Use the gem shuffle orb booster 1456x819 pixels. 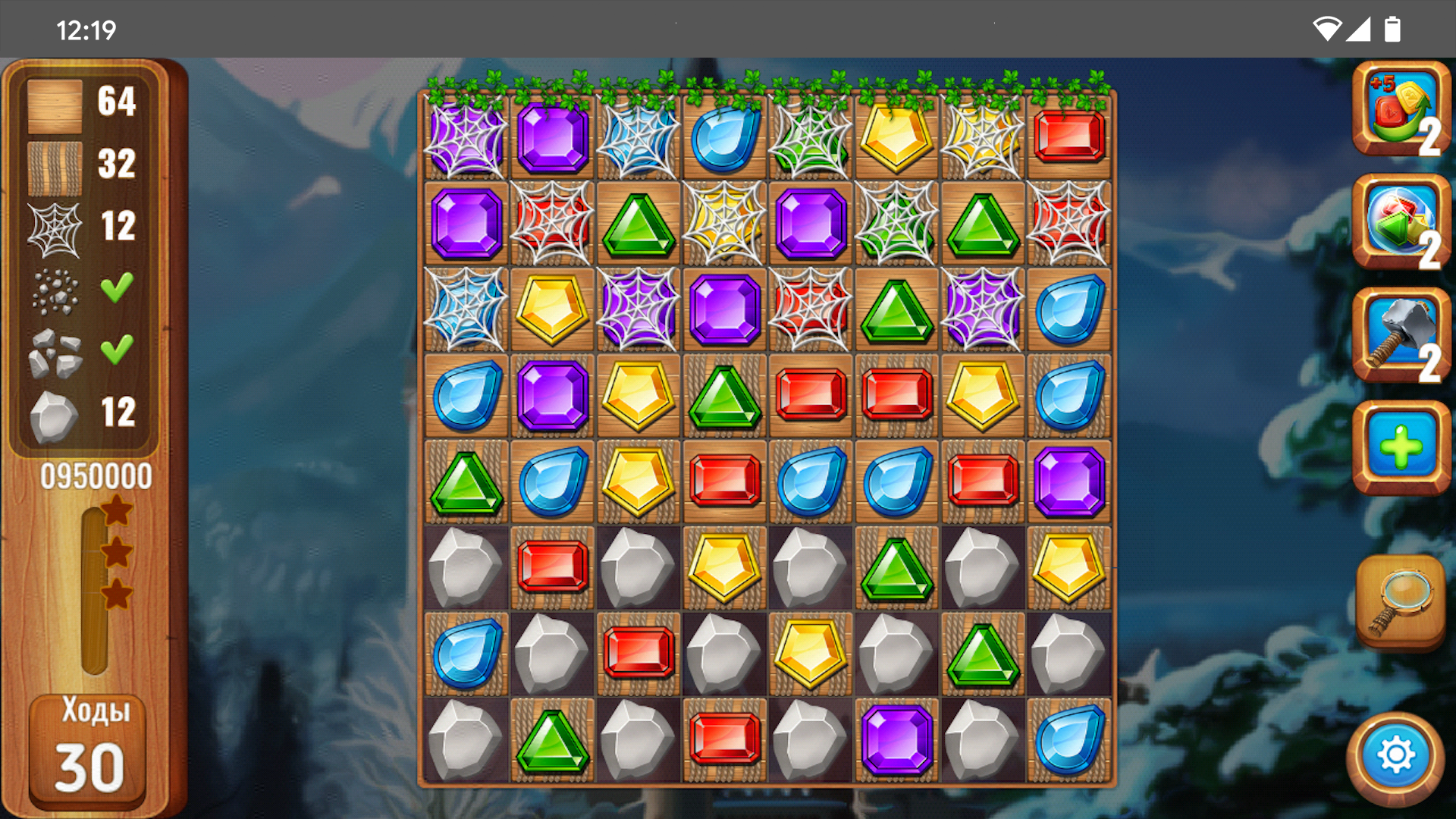pos(1400,222)
